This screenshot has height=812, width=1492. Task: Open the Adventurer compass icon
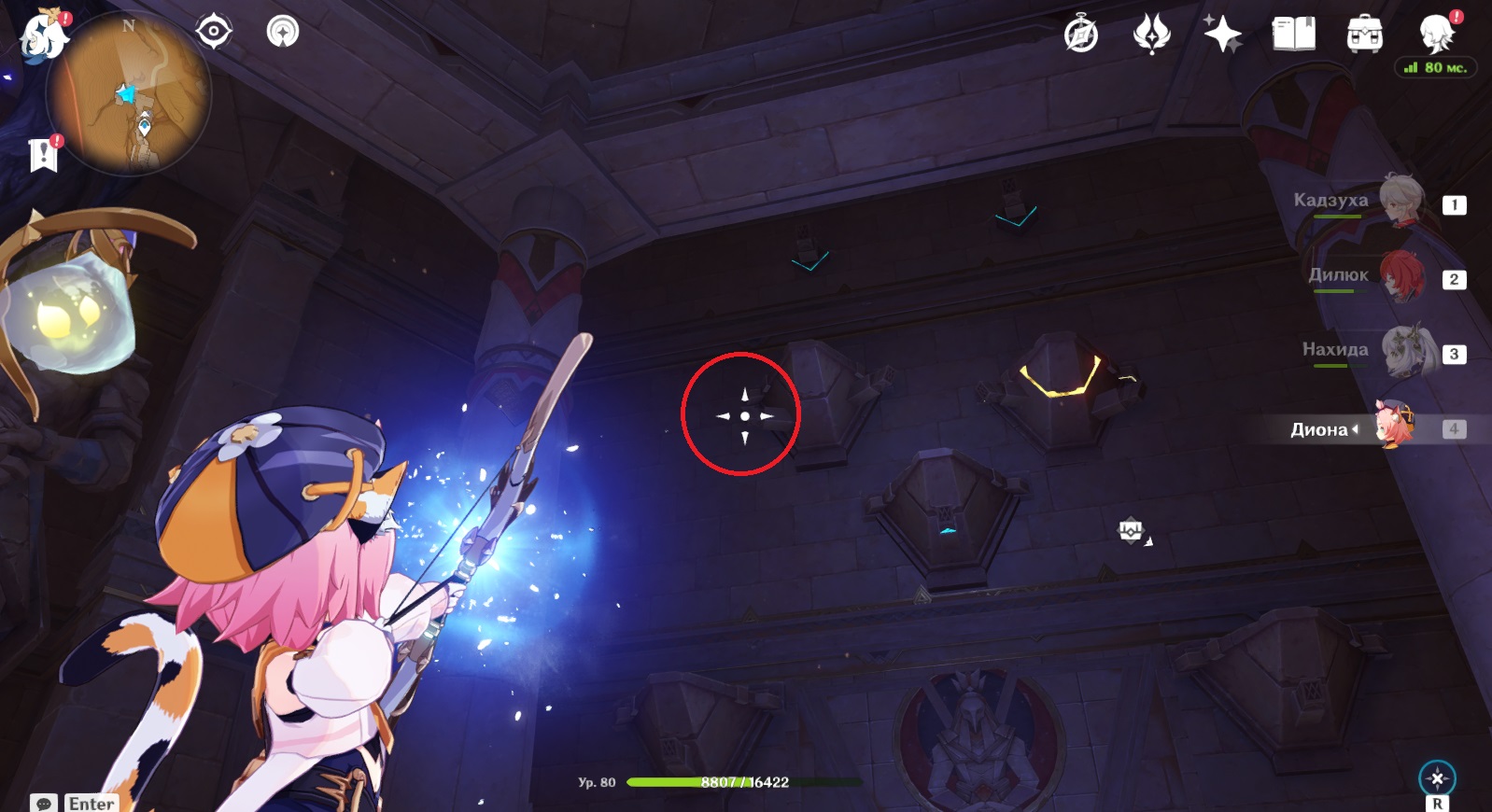tap(1081, 35)
